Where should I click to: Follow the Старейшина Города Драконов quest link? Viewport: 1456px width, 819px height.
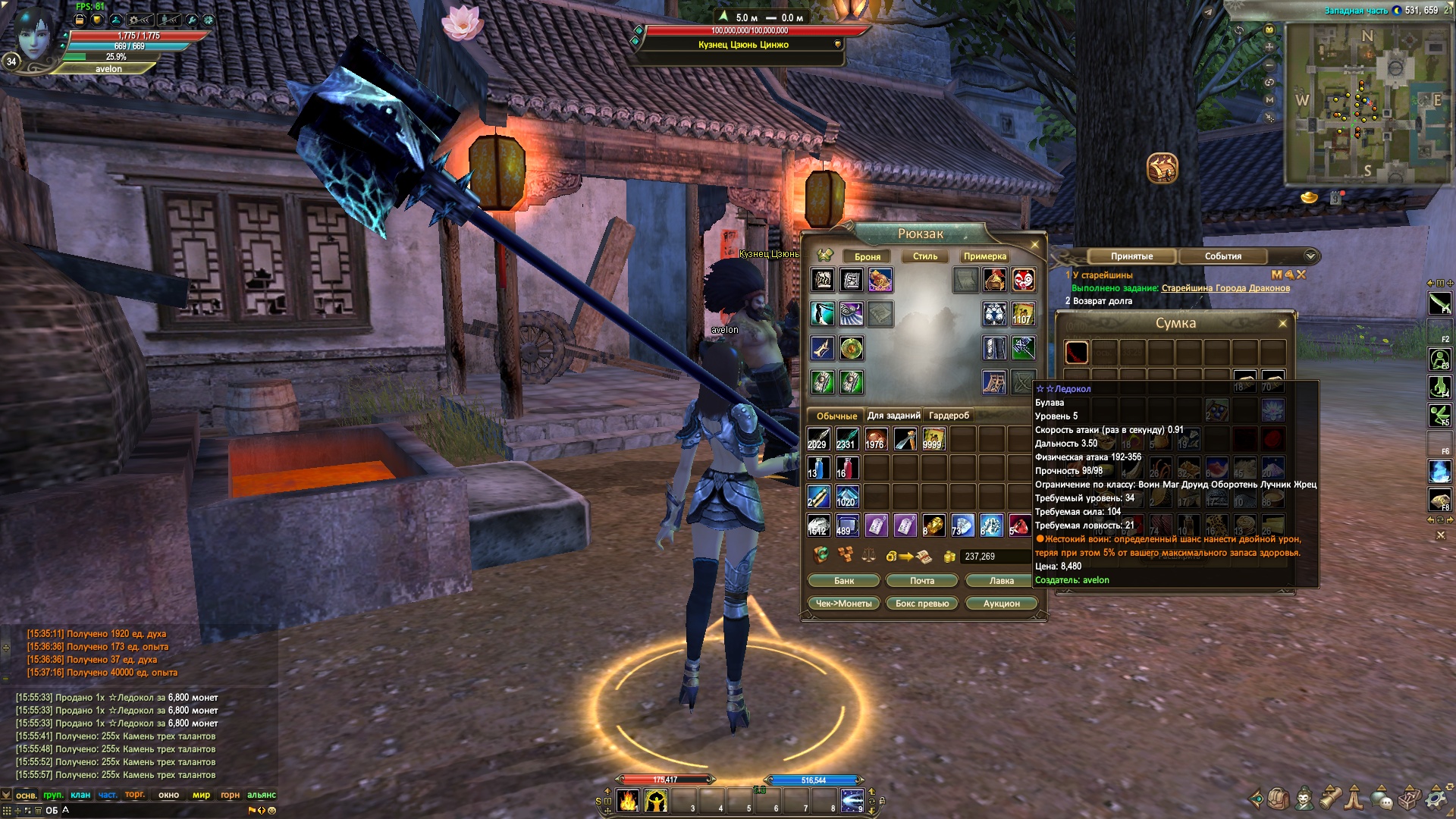(1225, 288)
